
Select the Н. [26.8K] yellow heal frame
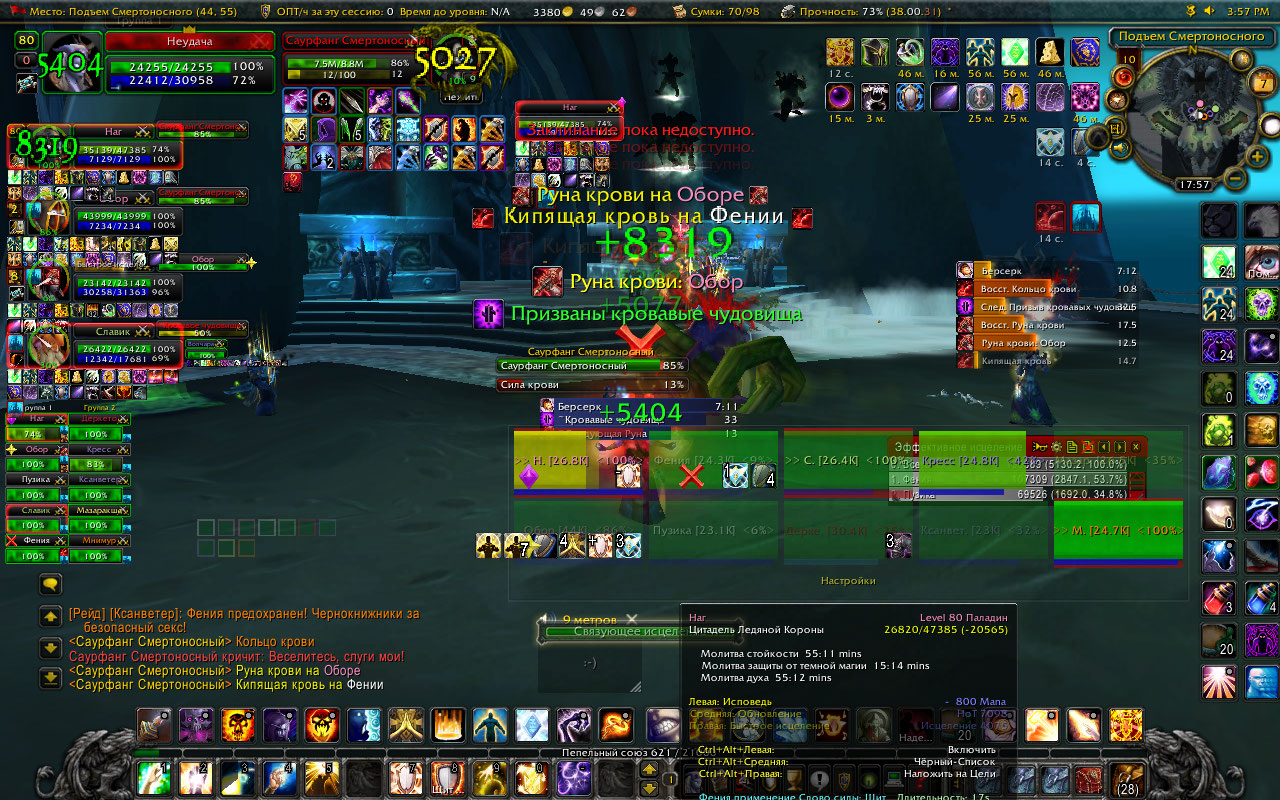tap(548, 459)
